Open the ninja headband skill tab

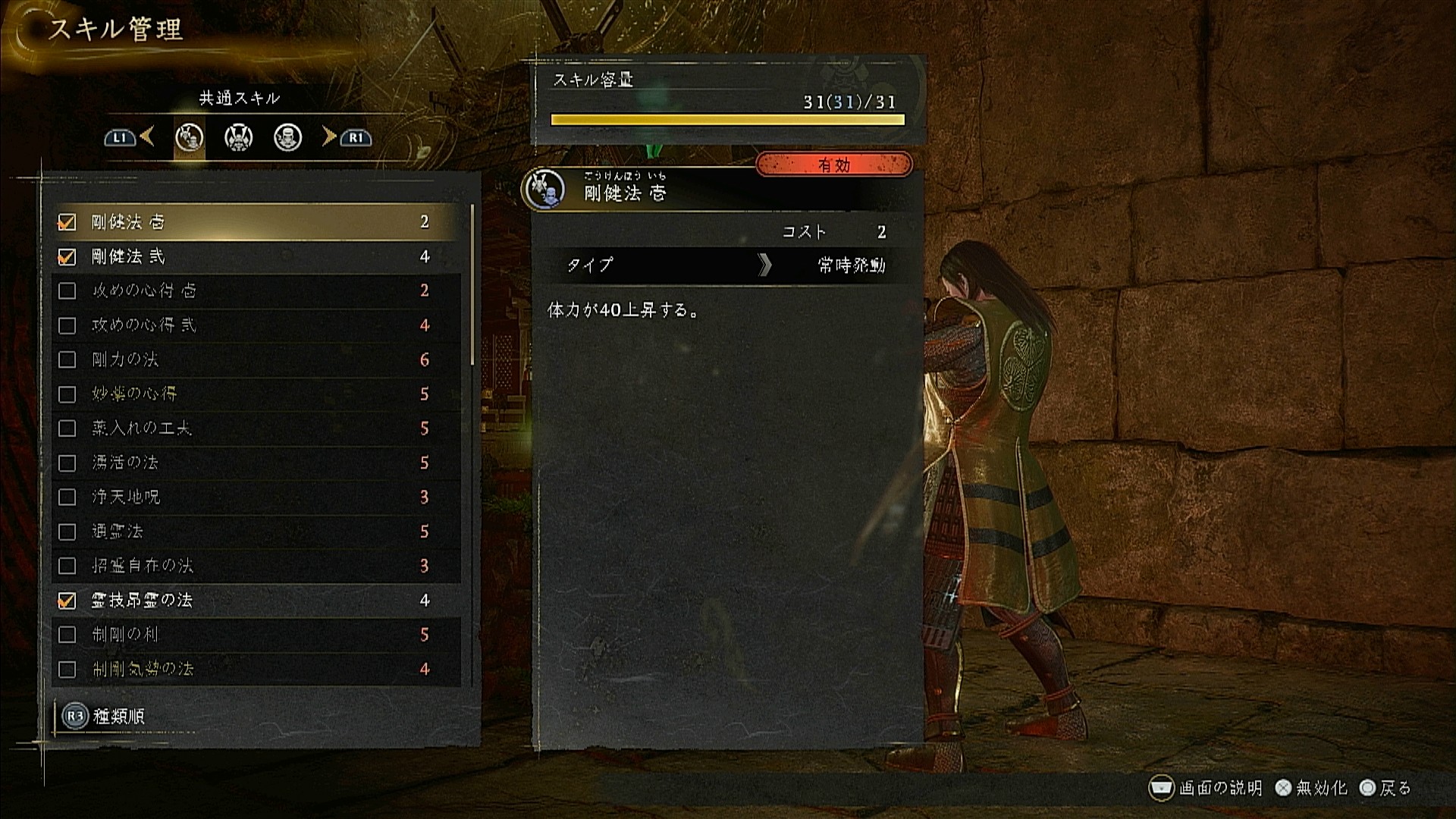(287, 138)
